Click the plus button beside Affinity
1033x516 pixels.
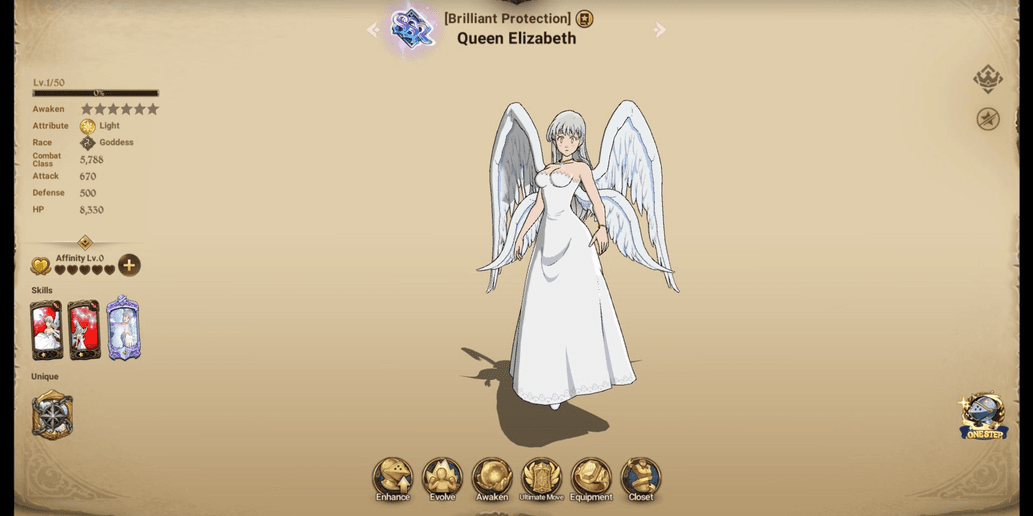[129, 265]
